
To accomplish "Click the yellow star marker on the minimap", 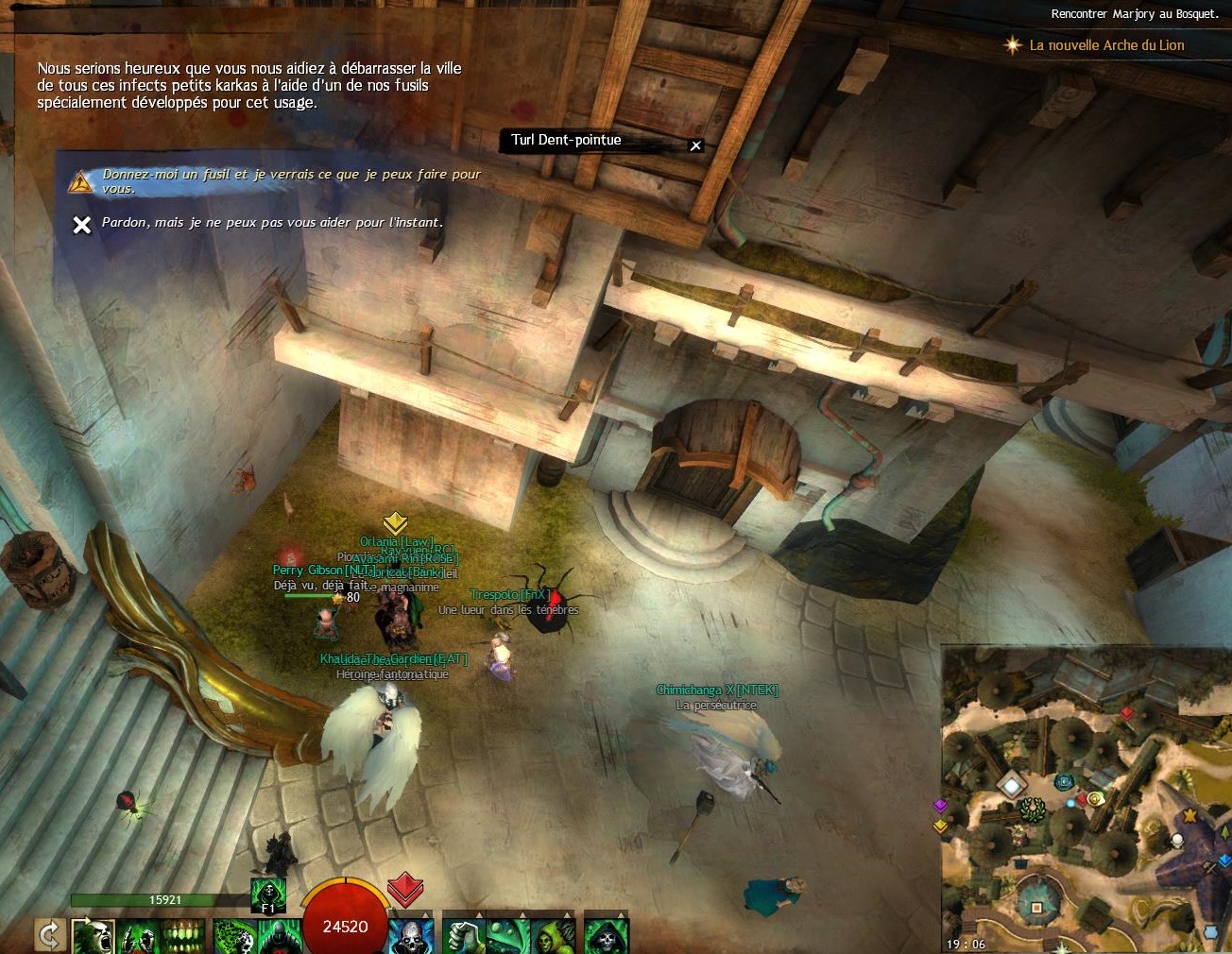I will point(1190,814).
